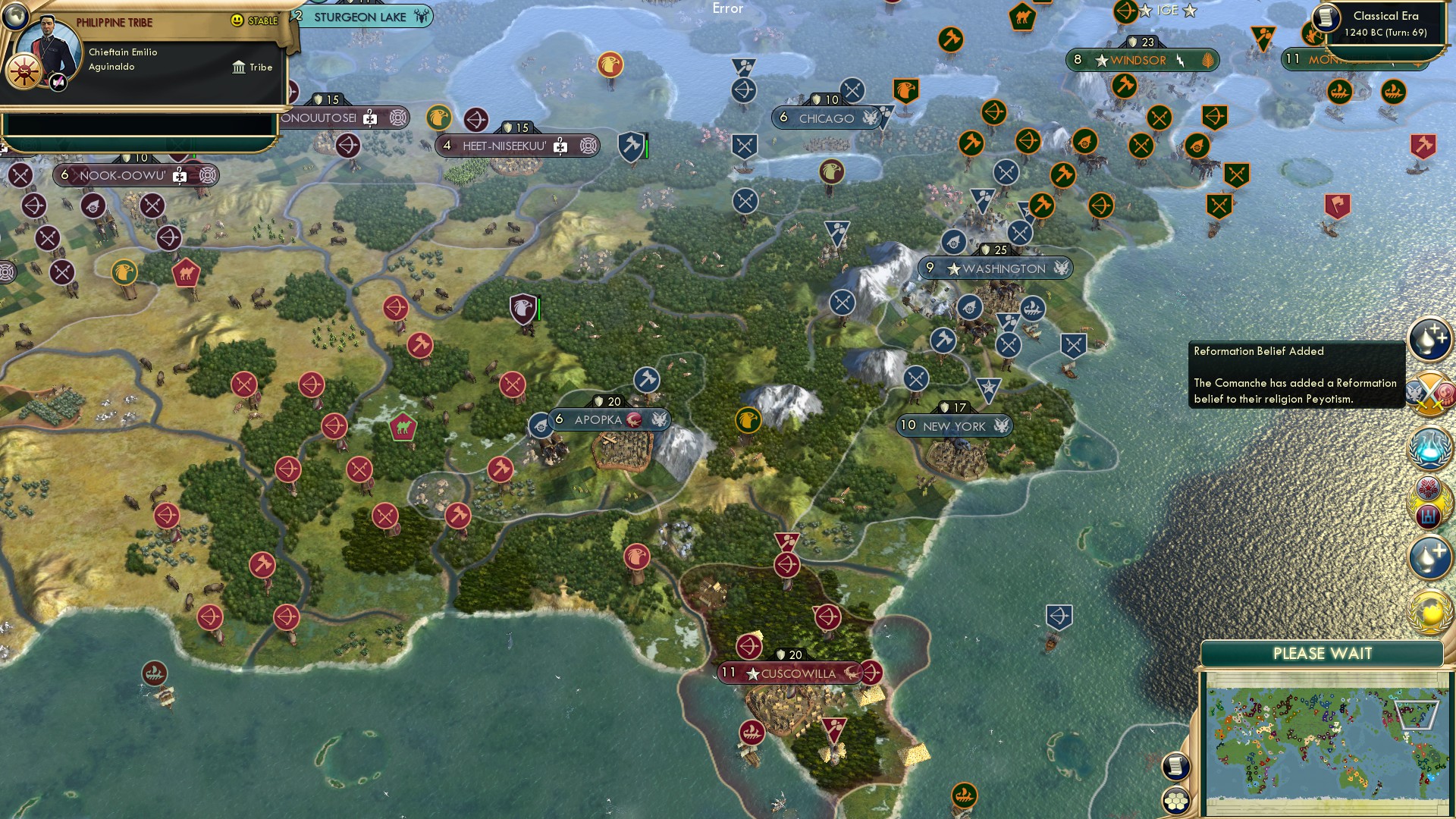1456x819 pixels.
Task: Open the Cuscowilla city banner
Action: [789, 673]
